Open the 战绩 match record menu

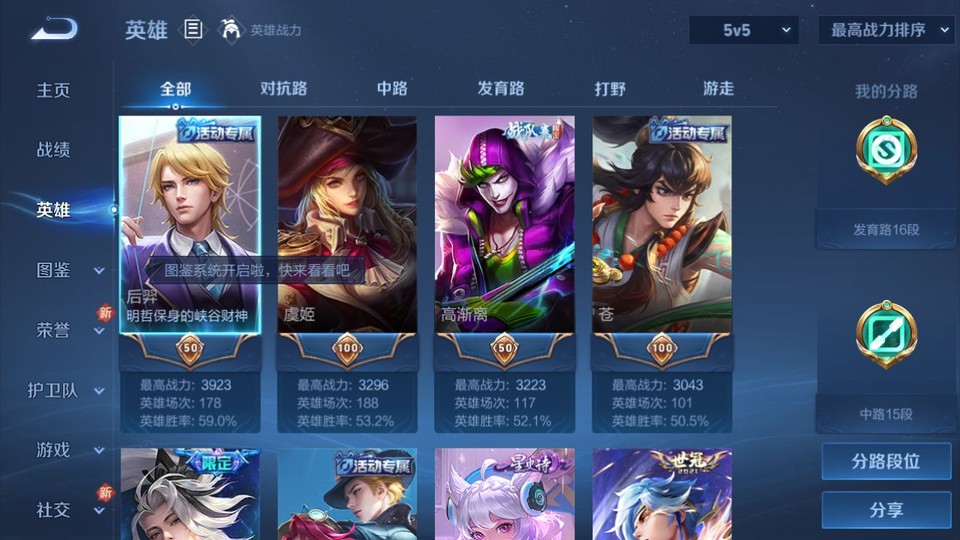click(54, 150)
